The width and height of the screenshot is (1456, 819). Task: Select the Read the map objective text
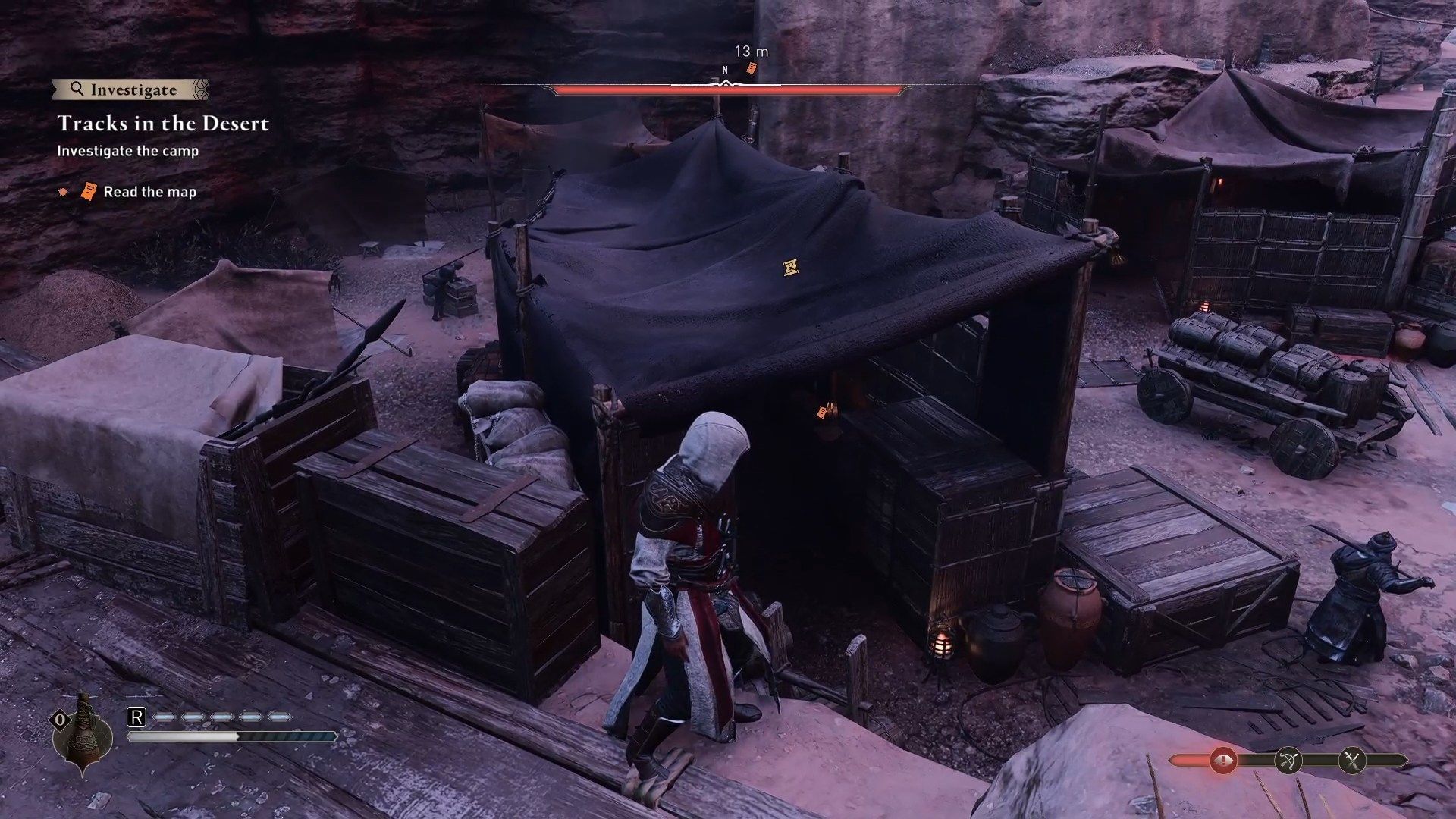coord(150,191)
